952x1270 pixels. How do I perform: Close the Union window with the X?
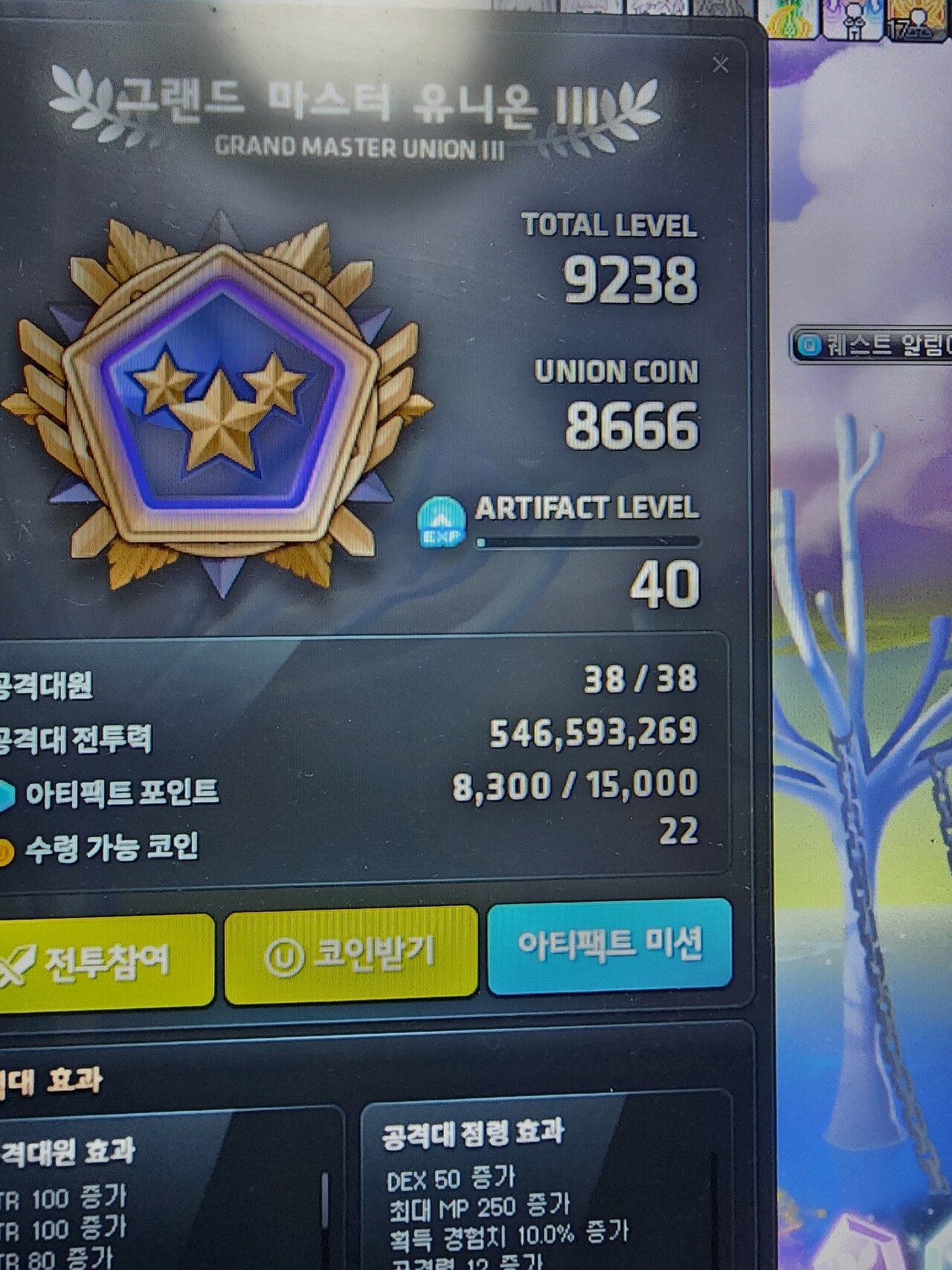coord(720,65)
